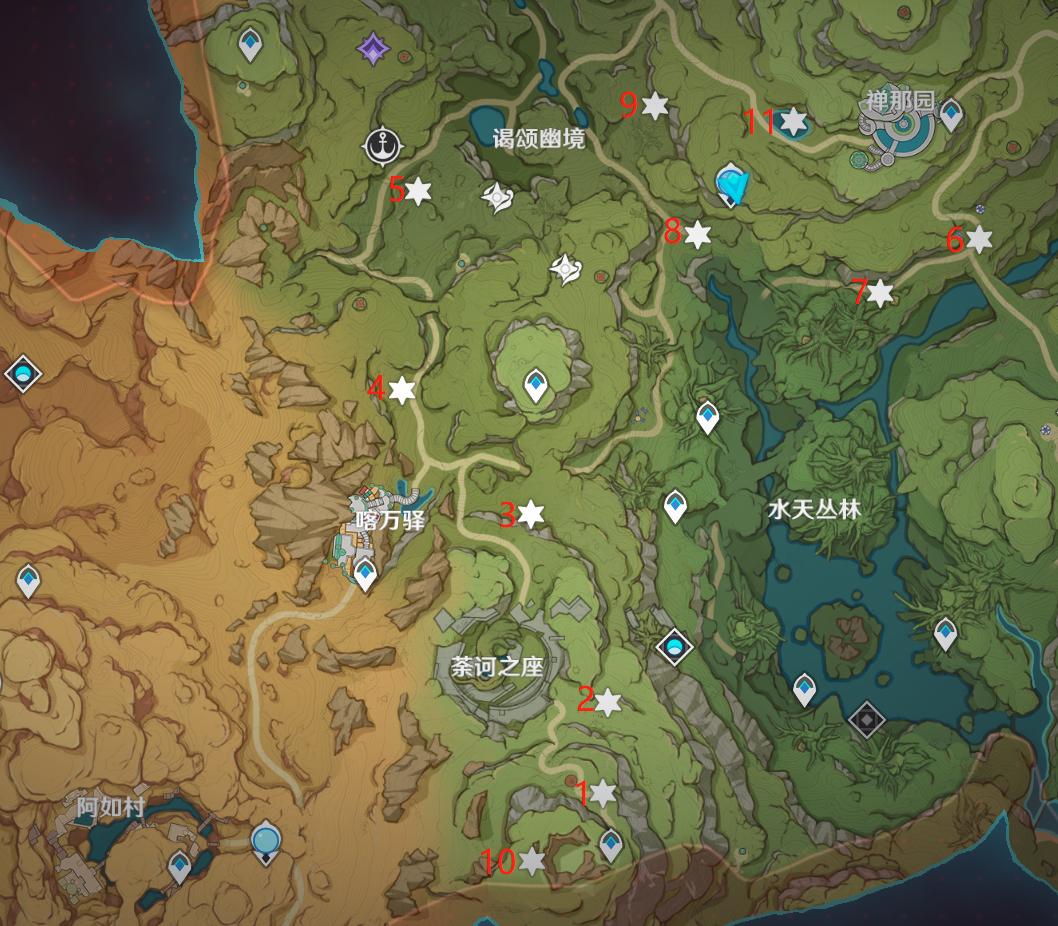Select the purple four-pointed star marker
This screenshot has height=926, width=1058.
pyautogui.click(x=373, y=47)
